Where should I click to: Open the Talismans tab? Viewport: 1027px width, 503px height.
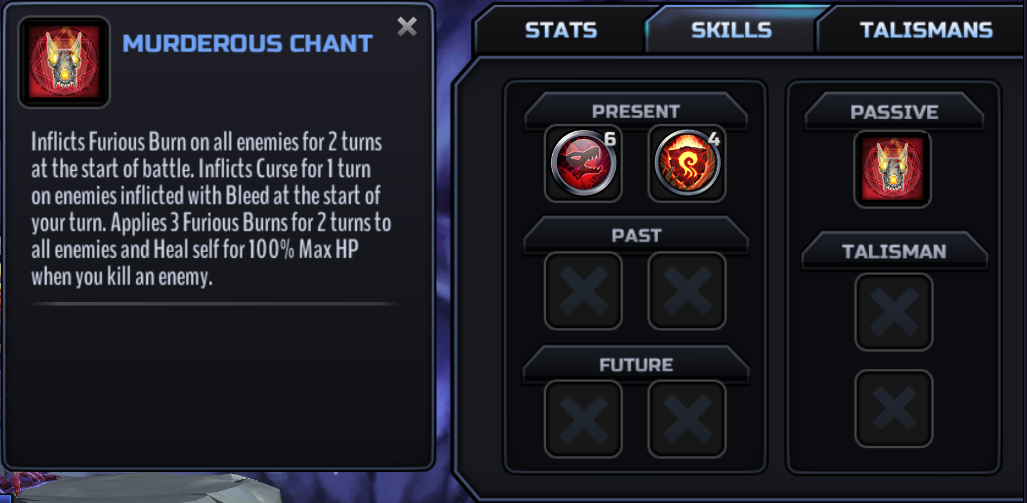coord(925,30)
